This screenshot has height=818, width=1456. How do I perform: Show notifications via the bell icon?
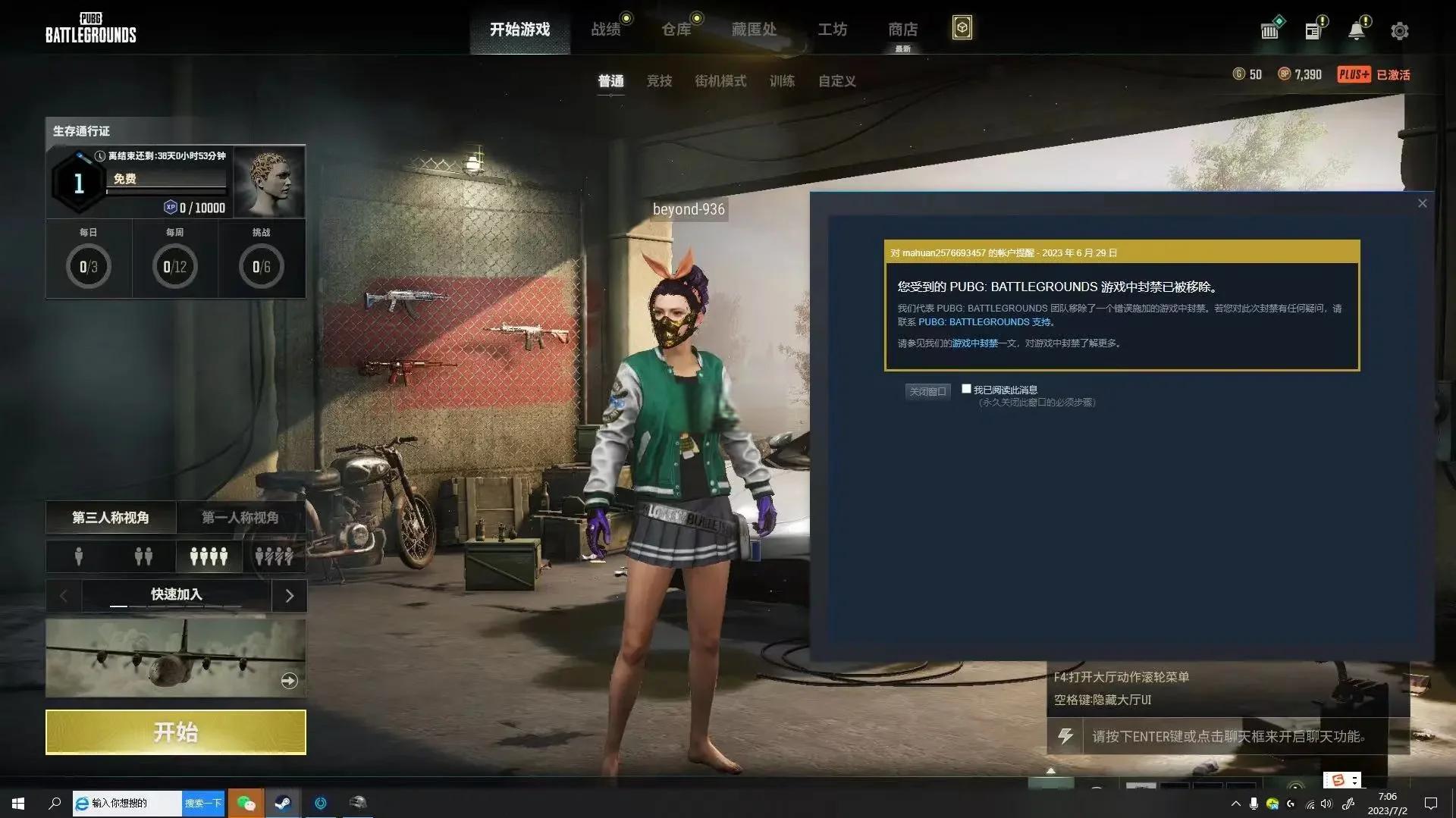pyautogui.click(x=1356, y=31)
